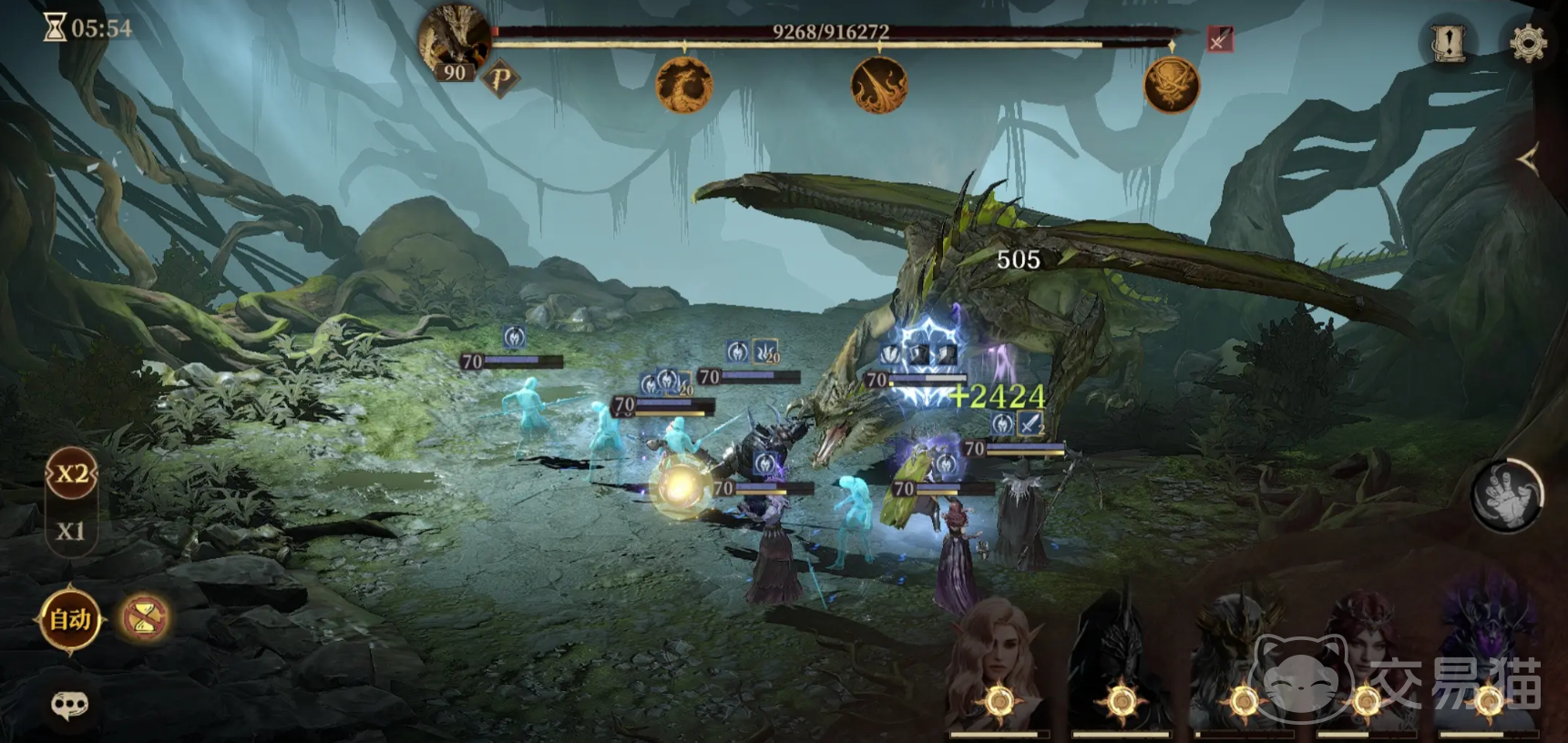1568x743 pixels.
Task: Tap the red crossed-sword icon by boss bar
Action: pyautogui.click(x=1219, y=40)
